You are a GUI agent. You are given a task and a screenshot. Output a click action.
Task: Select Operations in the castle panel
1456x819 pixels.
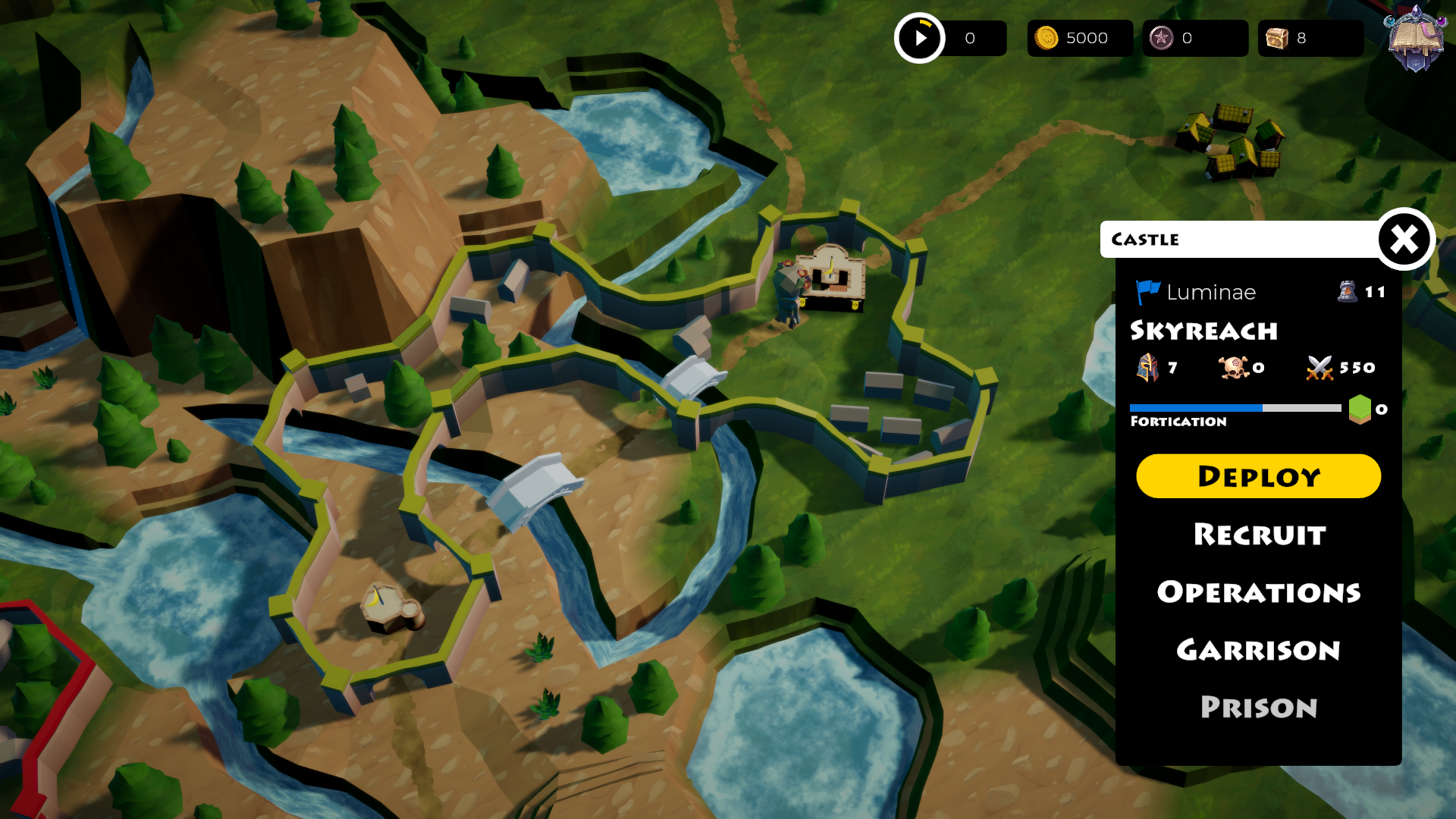point(1259,592)
